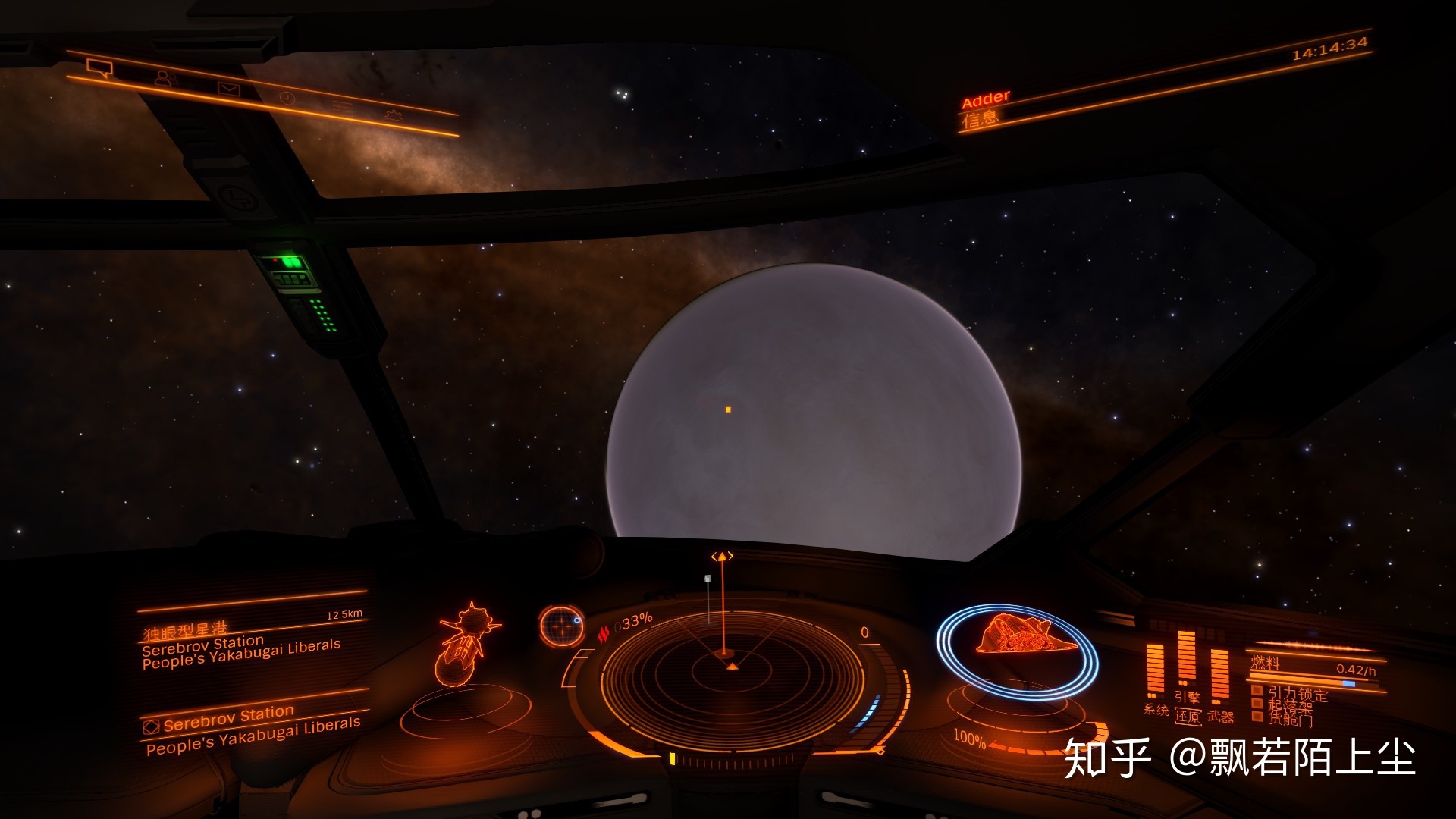Select the 引擎 engine power column
Screen dimensions: 1456x819
coord(1187,660)
